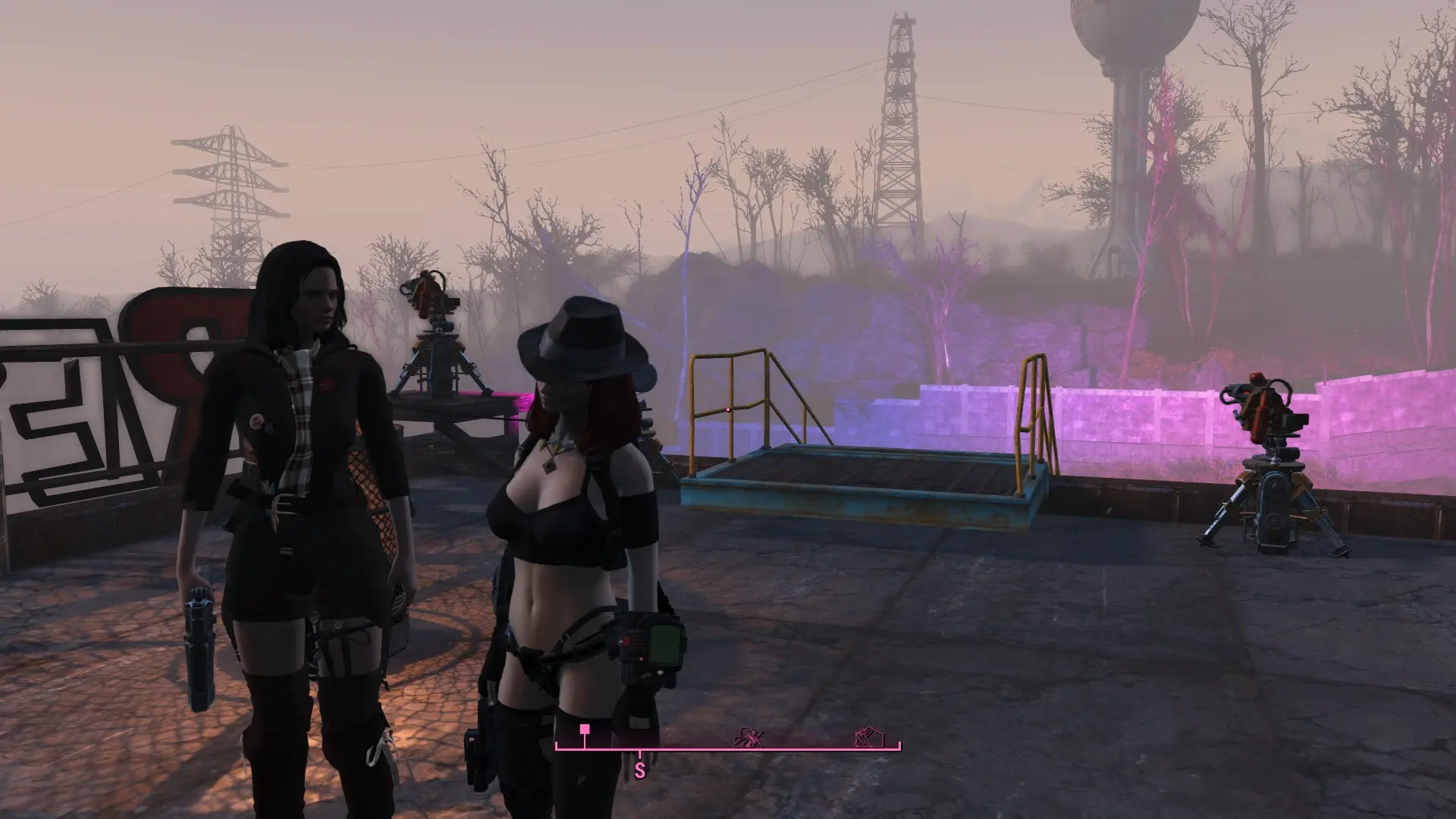Select the undiscovered location icon mid-compass
This screenshot has width=1456, height=819.
pyautogui.click(x=750, y=736)
